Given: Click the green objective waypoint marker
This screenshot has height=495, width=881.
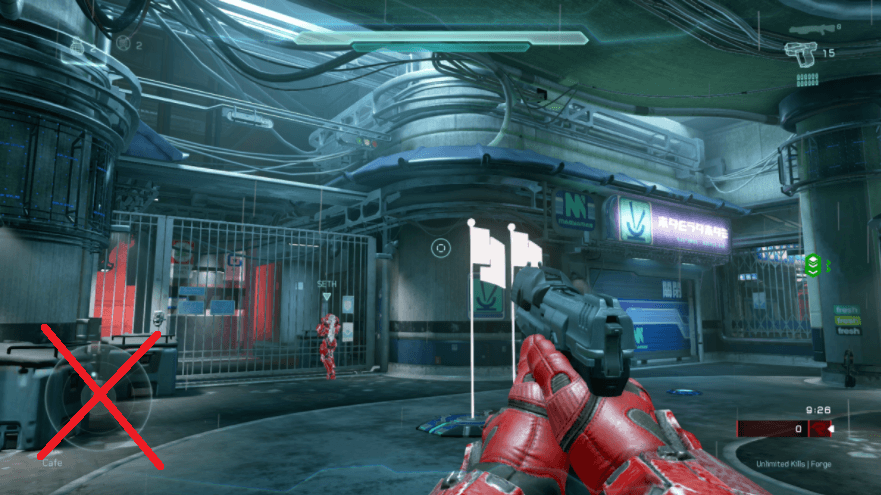Looking at the screenshot, I should click(x=814, y=264).
